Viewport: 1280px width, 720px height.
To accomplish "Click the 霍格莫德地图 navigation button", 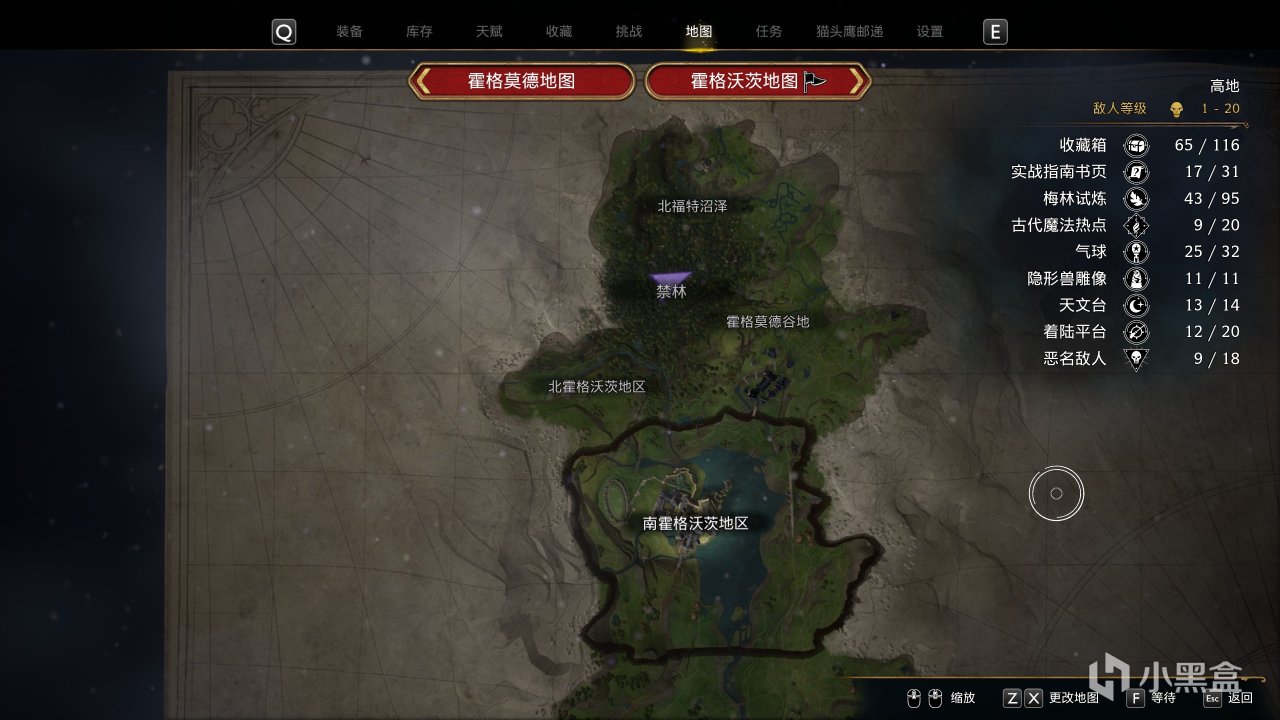I will 520,82.
